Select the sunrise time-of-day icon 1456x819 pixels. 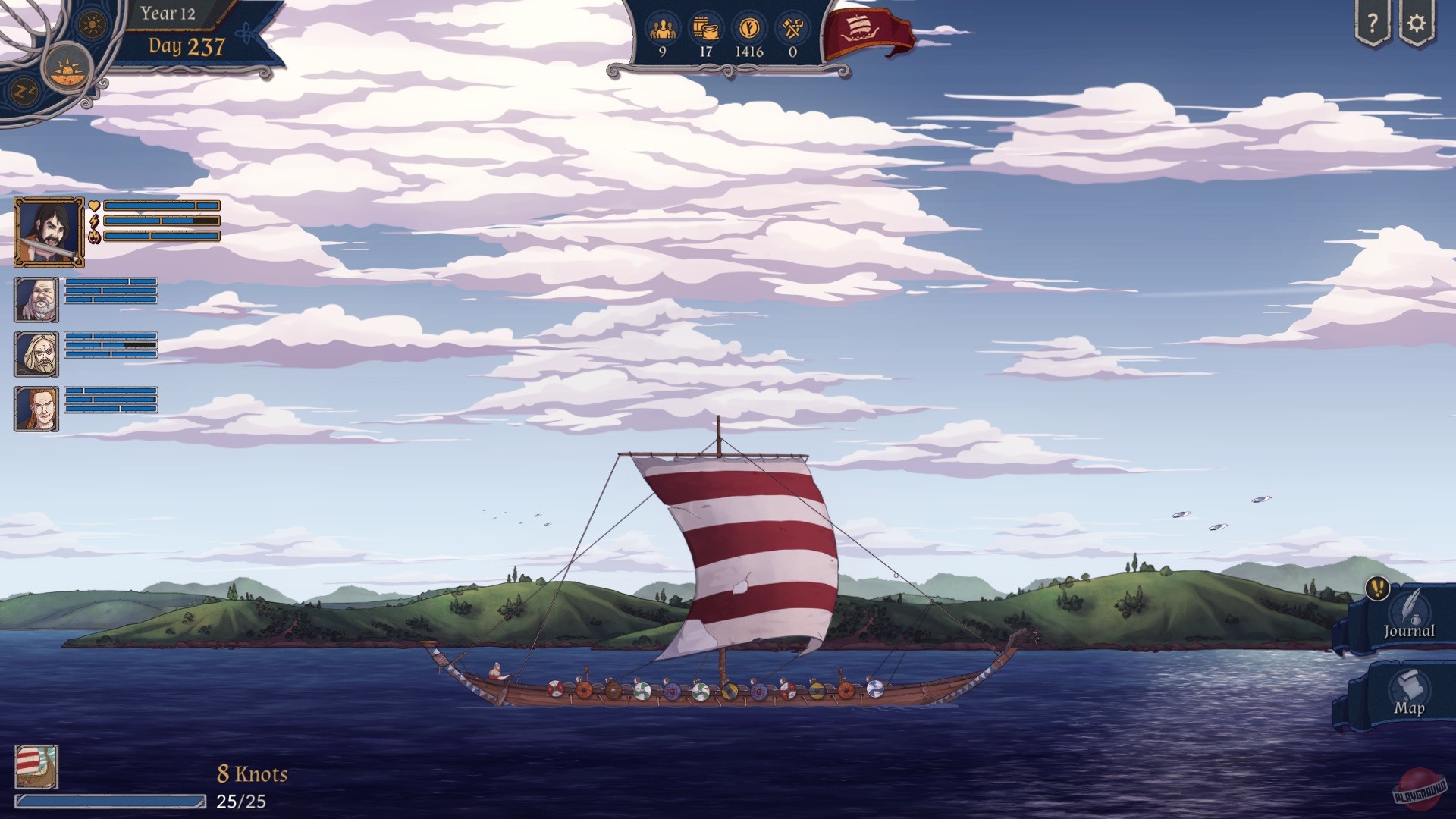coord(67,68)
